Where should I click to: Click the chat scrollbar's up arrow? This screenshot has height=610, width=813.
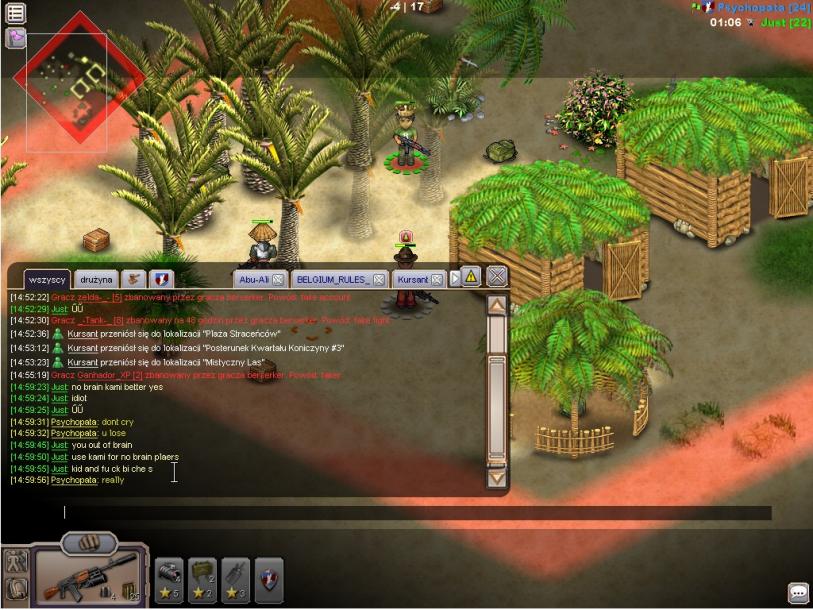pos(497,305)
